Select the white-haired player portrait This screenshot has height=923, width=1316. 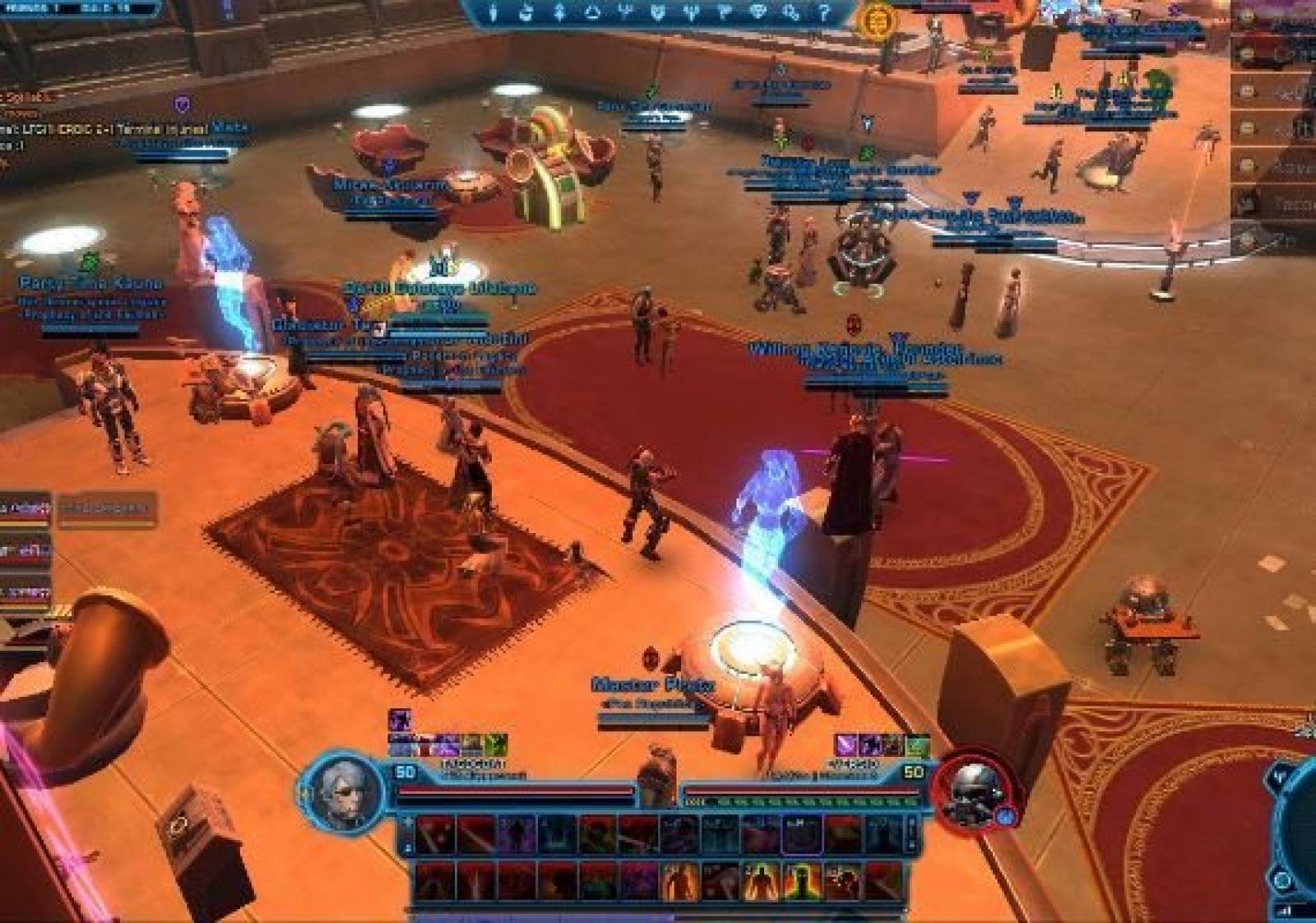tap(348, 787)
